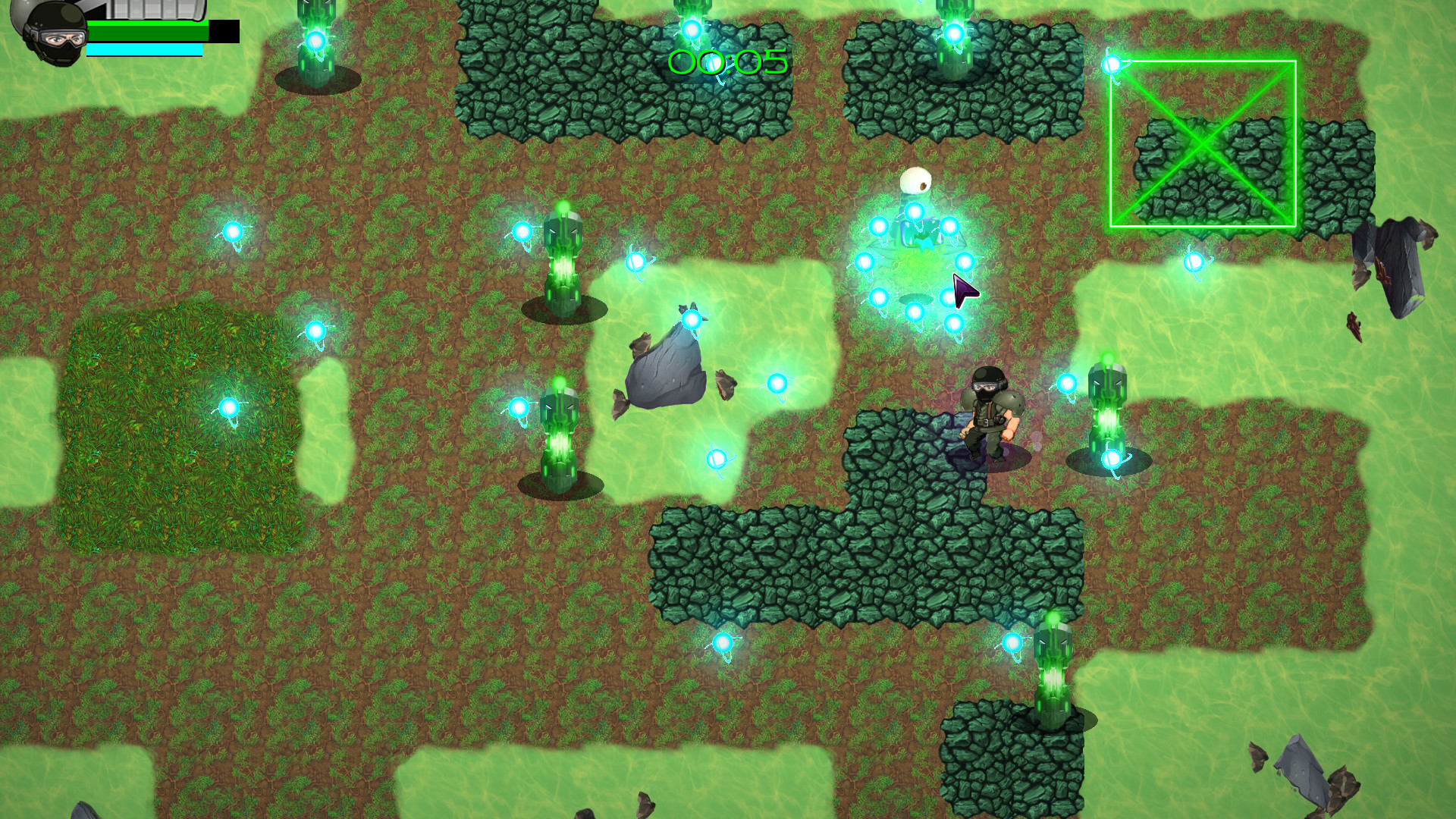Click the blue orb at the marker's top-left corner

(x=1112, y=65)
